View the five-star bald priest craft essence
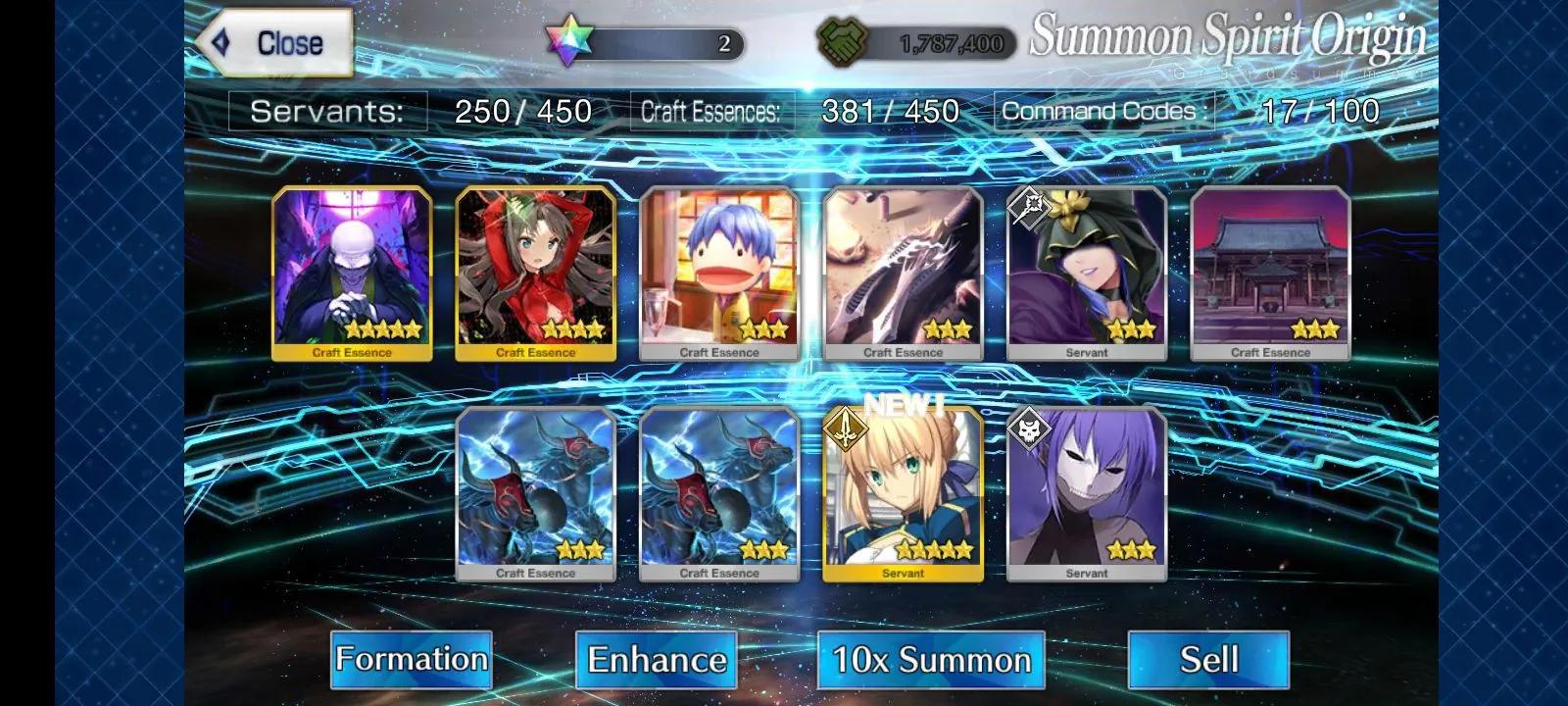This screenshot has width=1568, height=706. point(352,274)
